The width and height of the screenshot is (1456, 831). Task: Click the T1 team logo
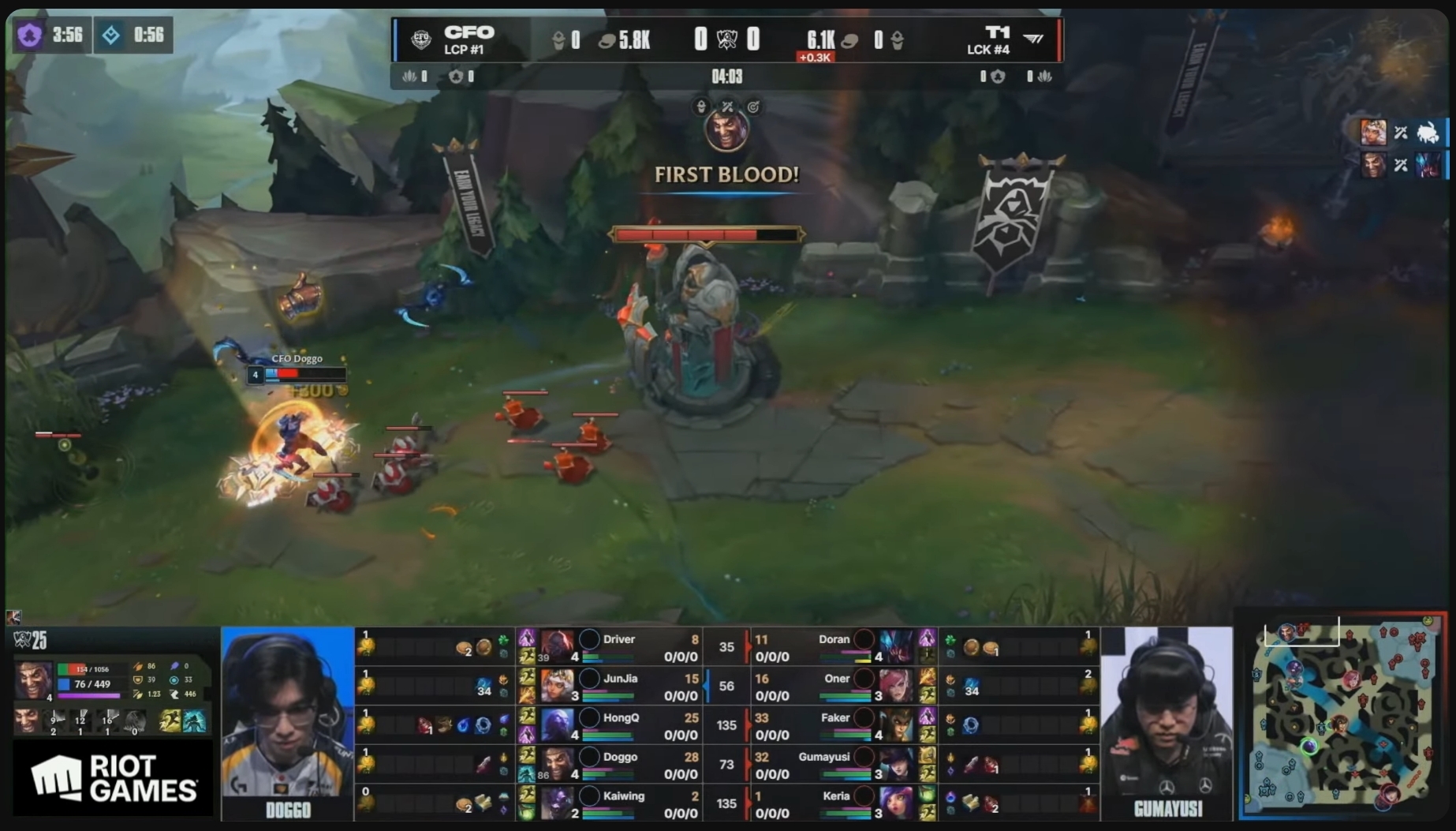pos(1032,39)
